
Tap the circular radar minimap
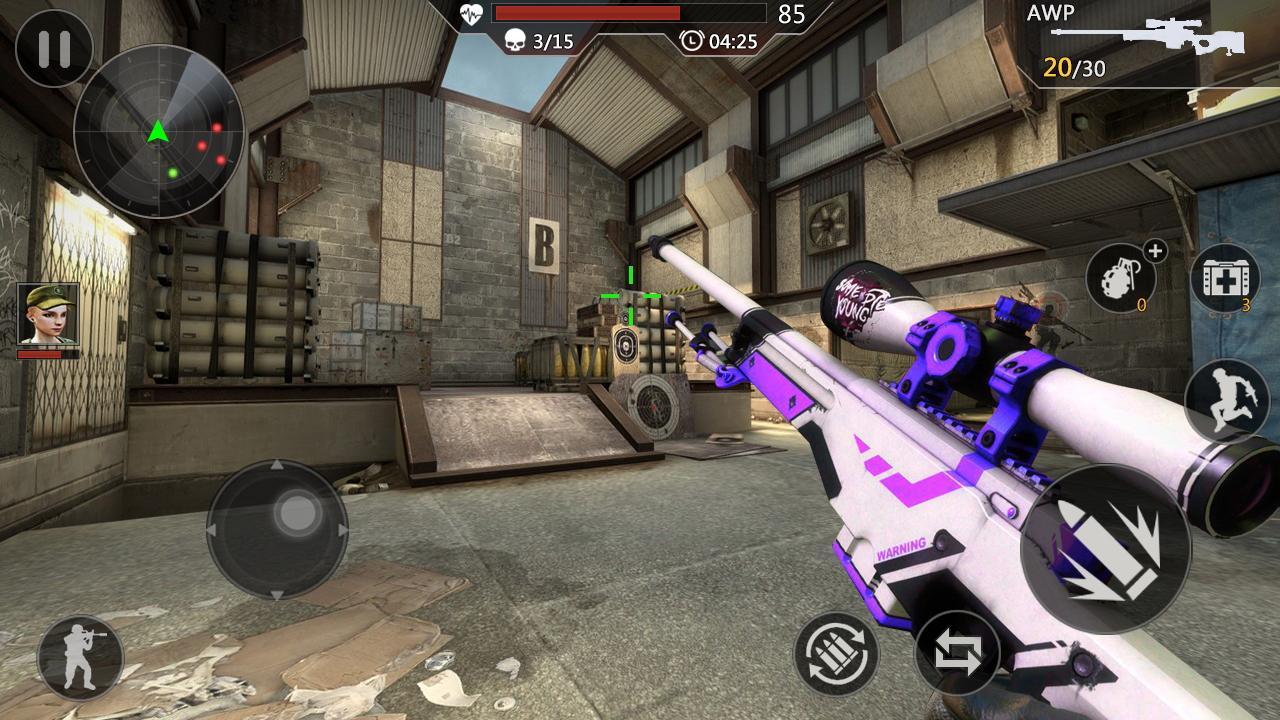tap(159, 131)
